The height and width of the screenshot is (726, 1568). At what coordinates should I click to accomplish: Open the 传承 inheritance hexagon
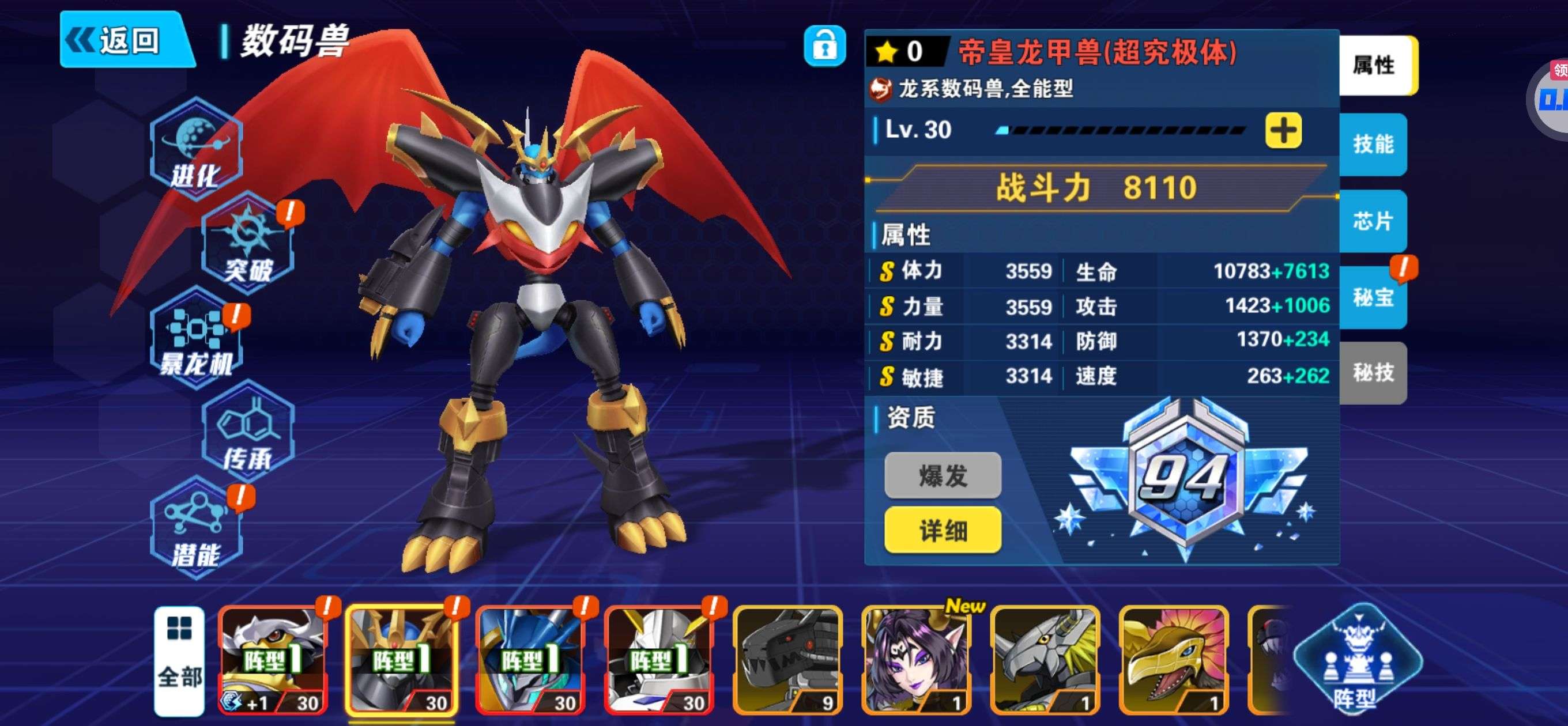[x=247, y=433]
